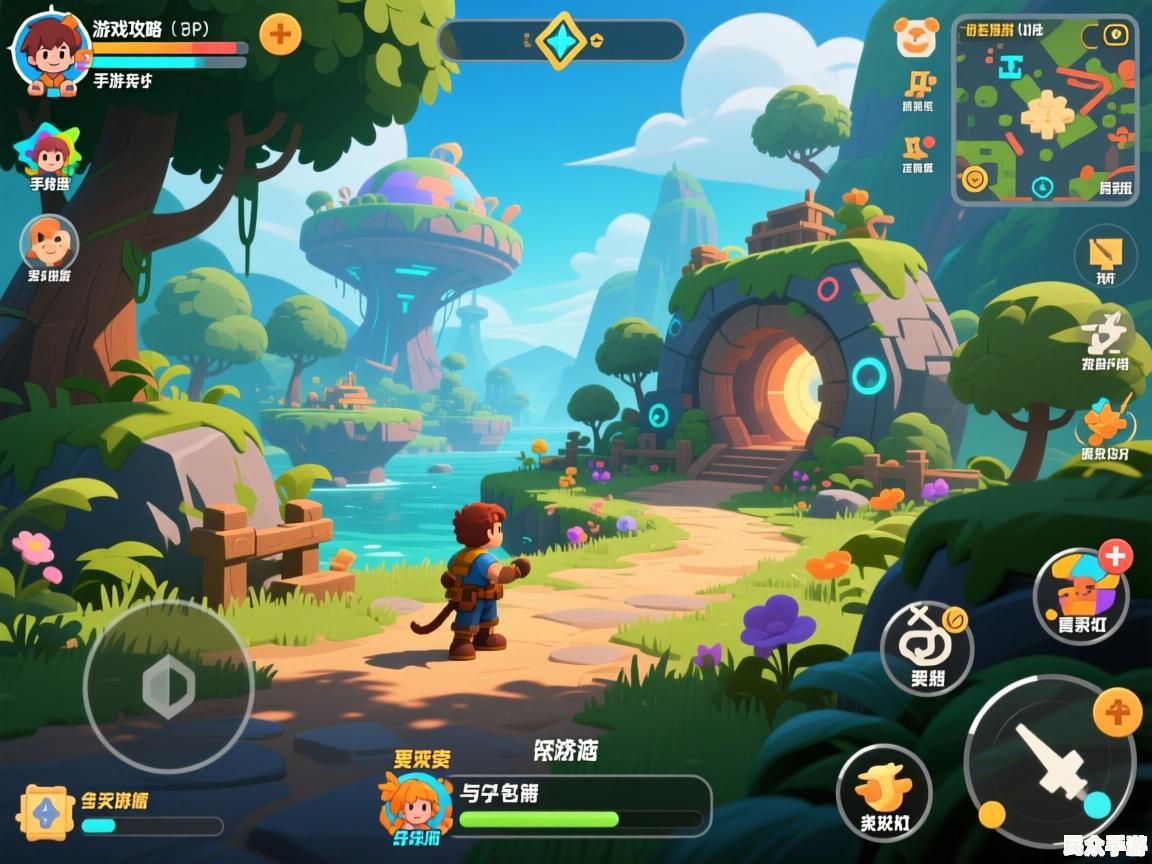This screenshot has width=1152, height=864.
Task: Click the diamond compass emblem at top center
Action: point(560,40)
